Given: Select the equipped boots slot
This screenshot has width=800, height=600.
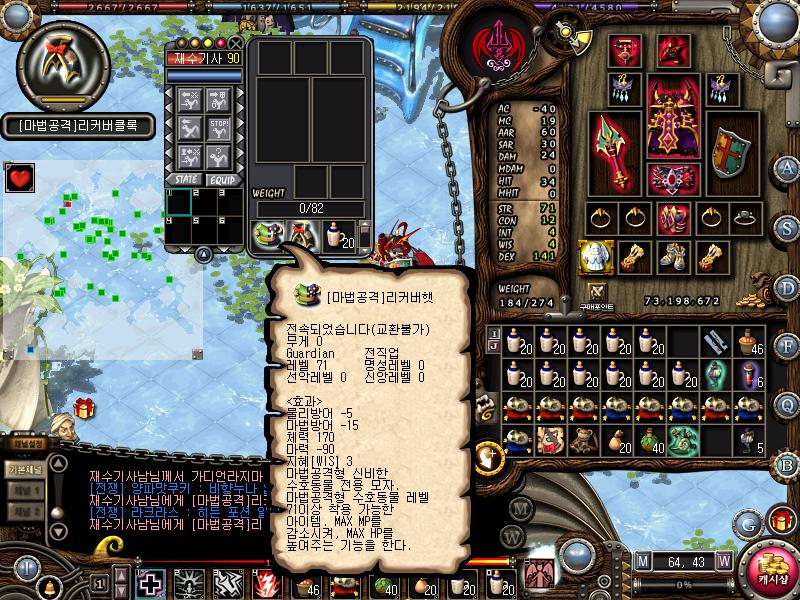Looking at the screenshot, I should 671,256.
